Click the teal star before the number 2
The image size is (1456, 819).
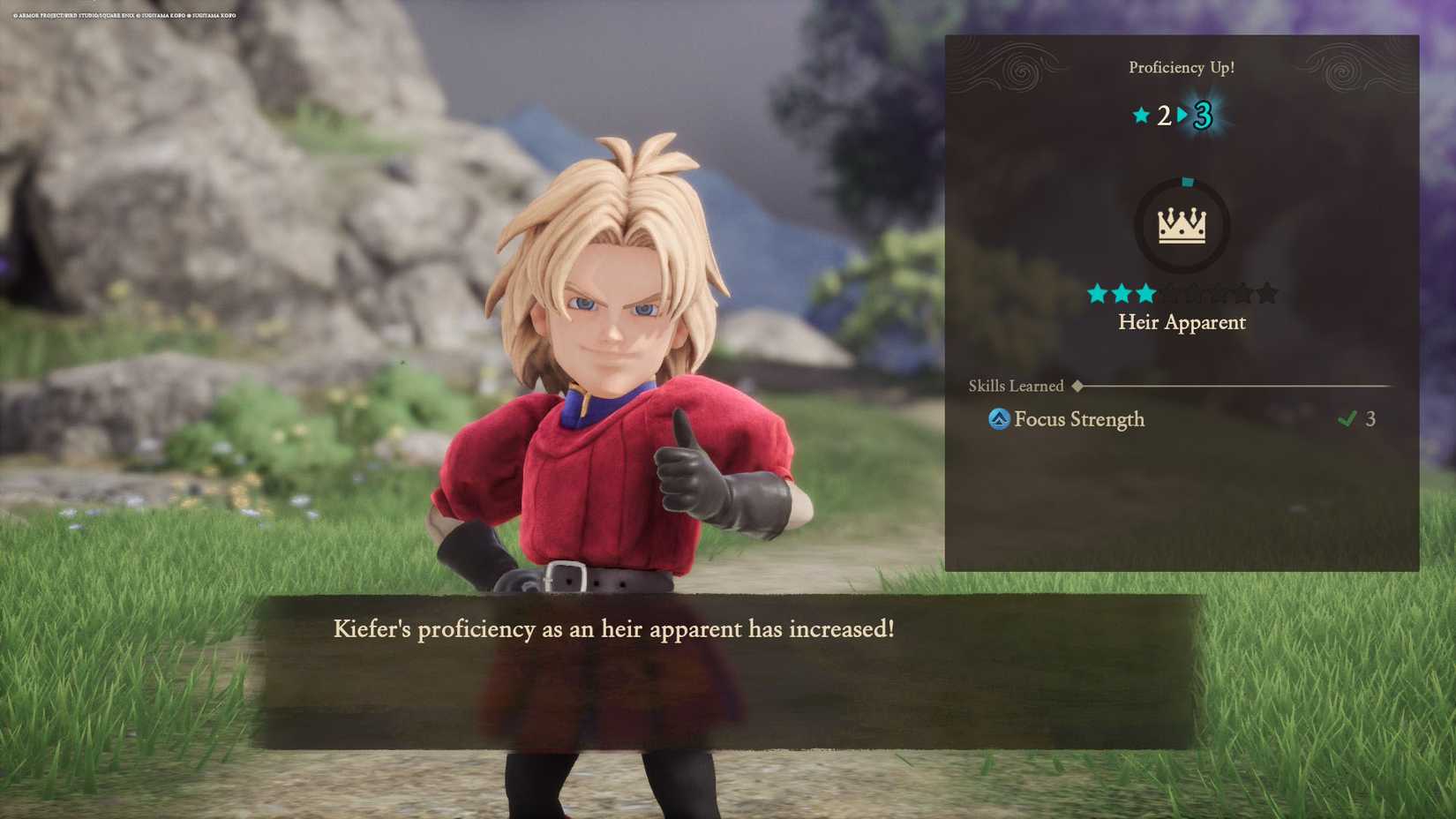click(1141, 115)
